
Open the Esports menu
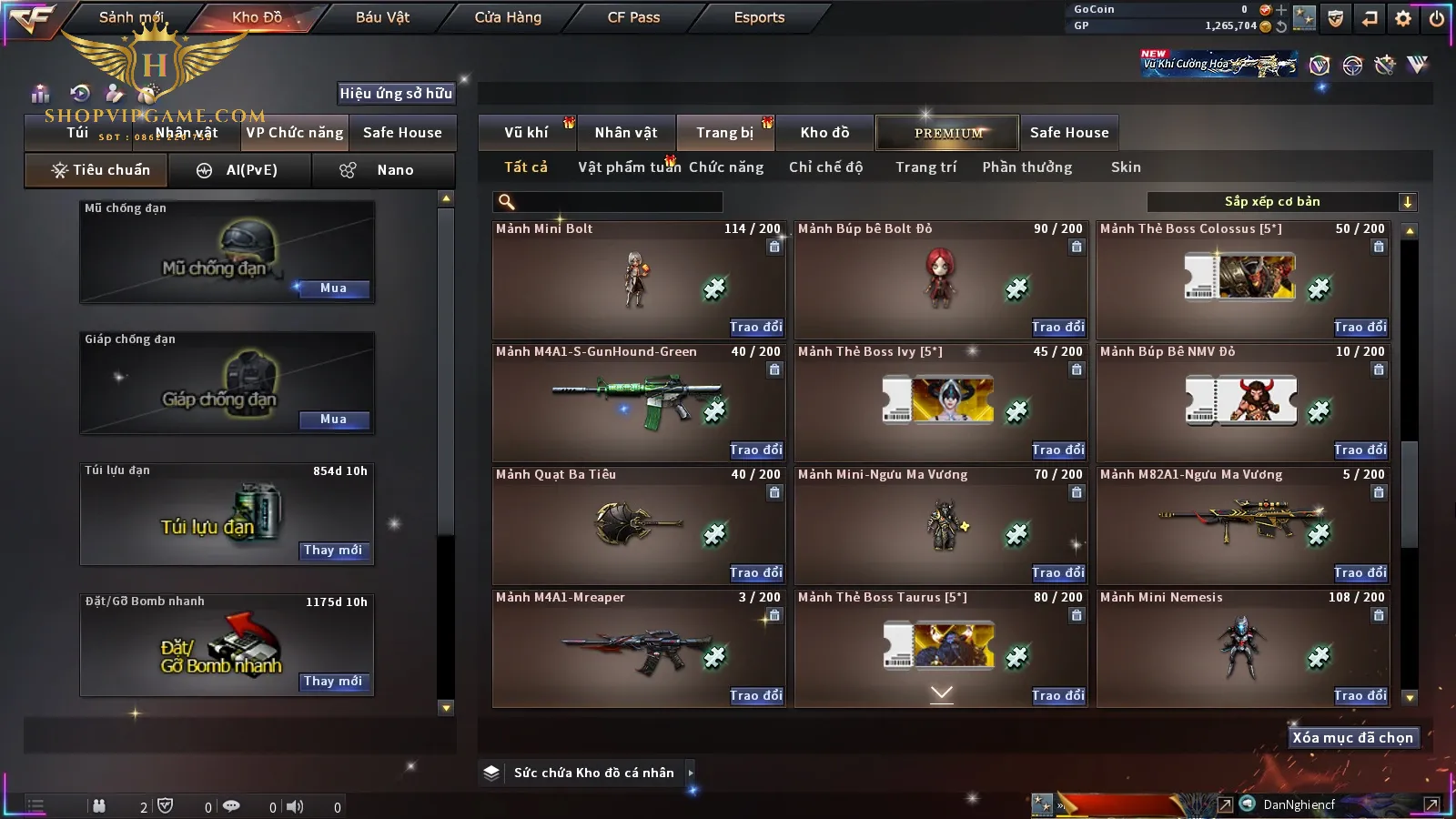click(x=759, y=17)
